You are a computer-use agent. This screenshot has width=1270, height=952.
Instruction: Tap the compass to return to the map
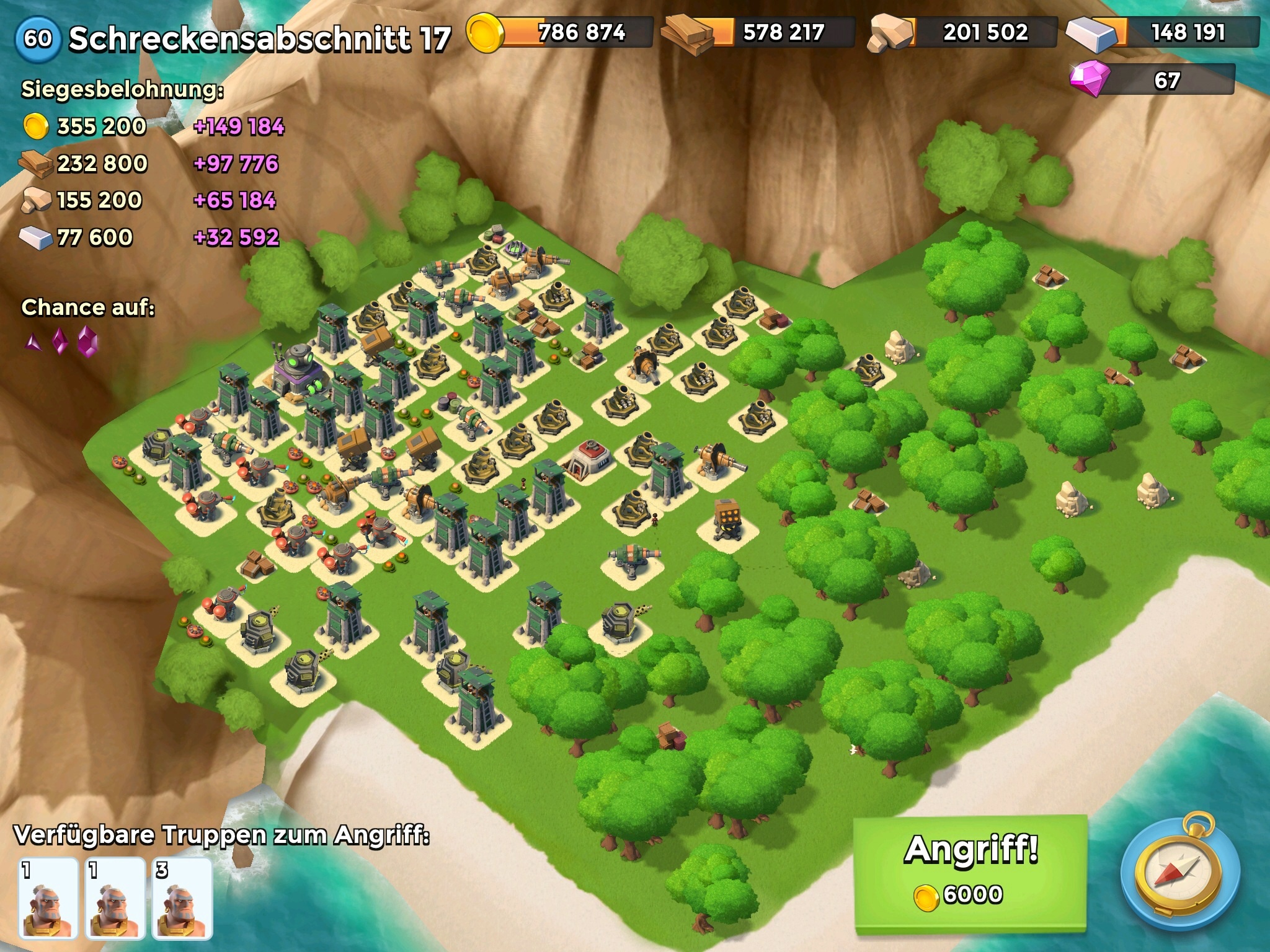tap(1180, 875)
